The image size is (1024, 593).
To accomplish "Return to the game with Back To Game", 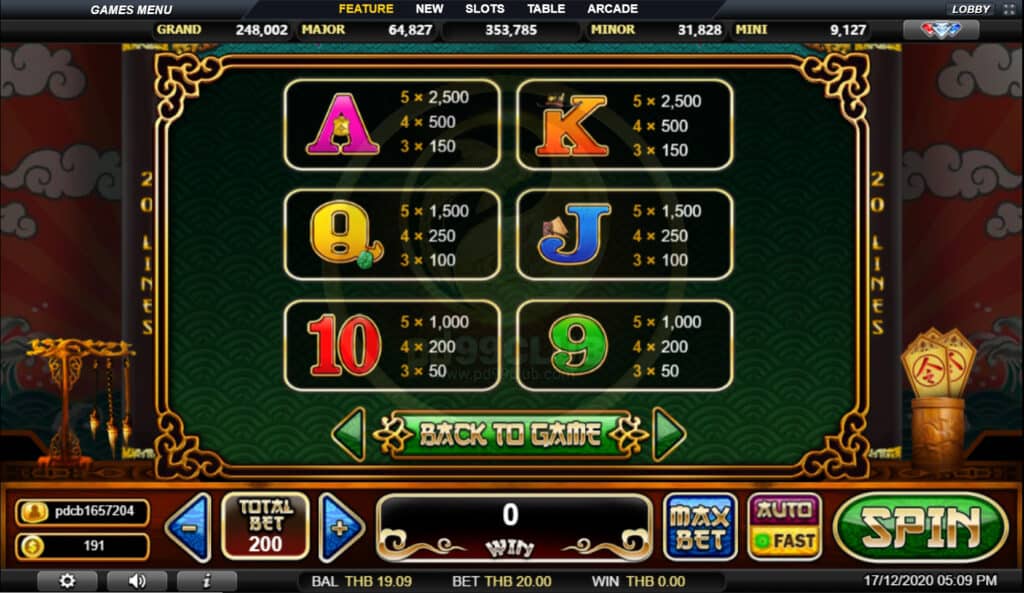I will pos(510,434).
